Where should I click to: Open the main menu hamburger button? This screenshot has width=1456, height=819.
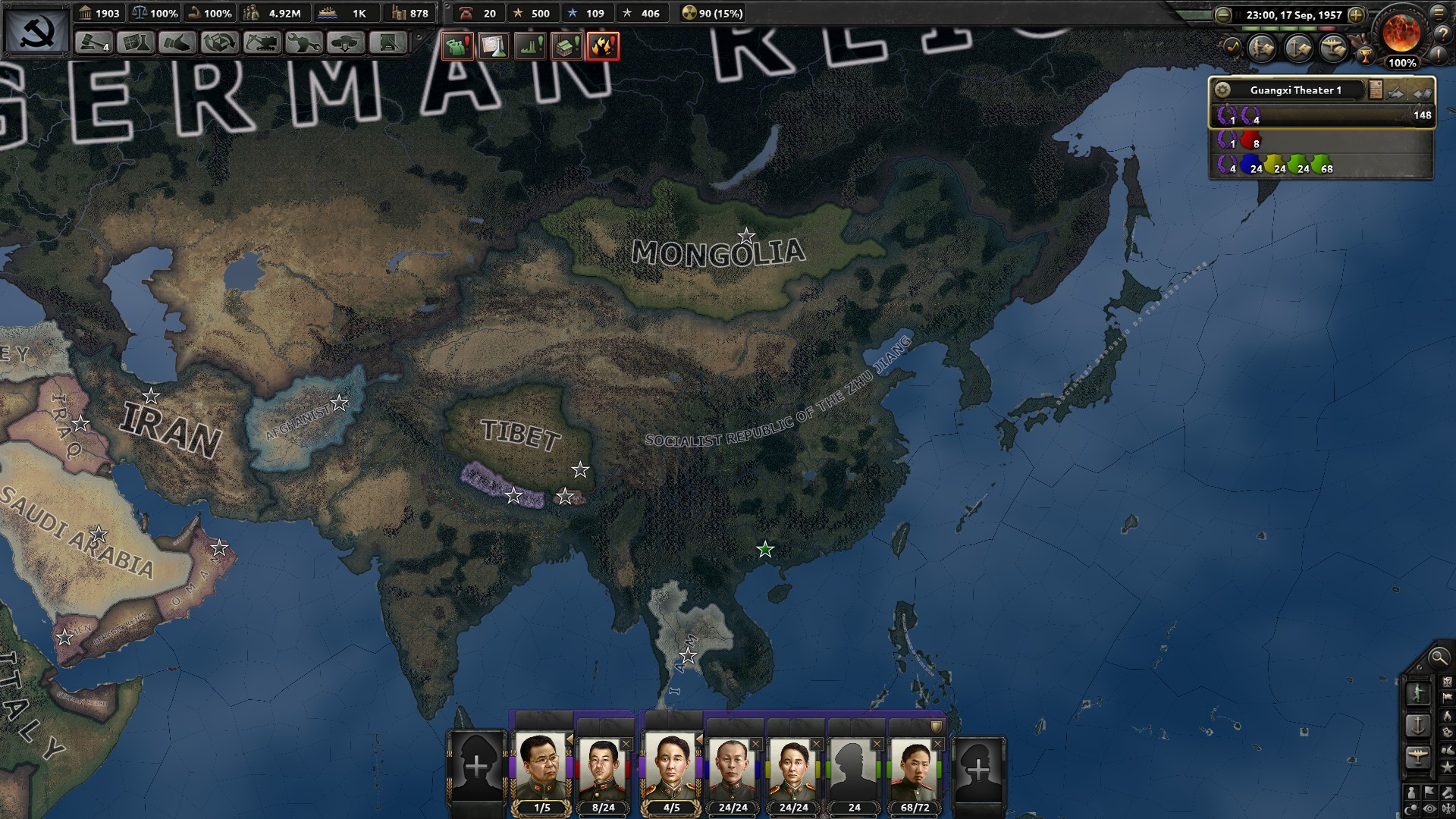pyautogui.click(x=1439, y=14)
